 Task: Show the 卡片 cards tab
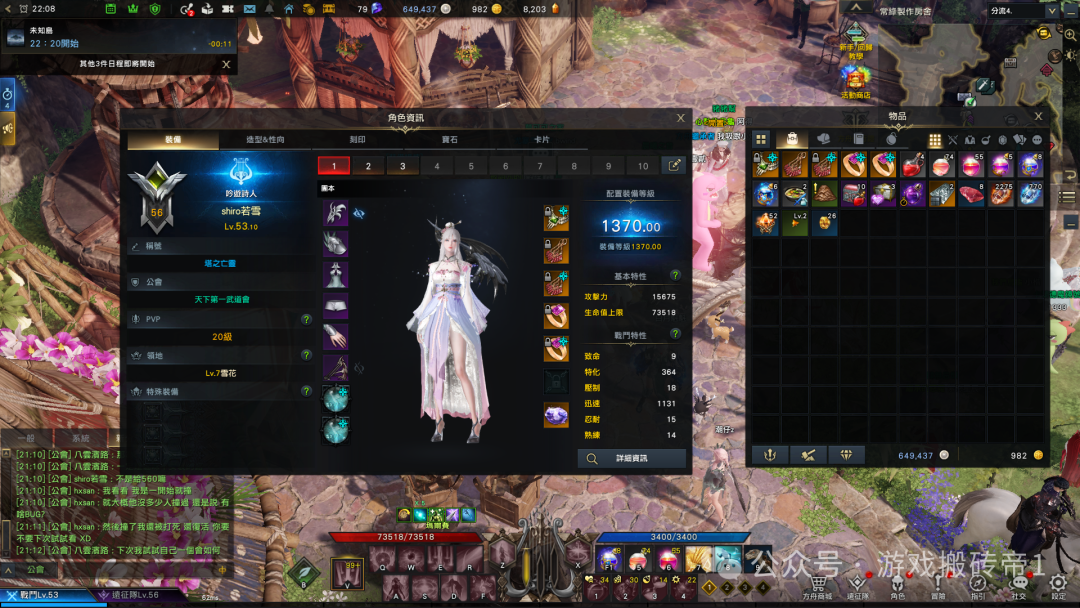(x=542, y=140)
